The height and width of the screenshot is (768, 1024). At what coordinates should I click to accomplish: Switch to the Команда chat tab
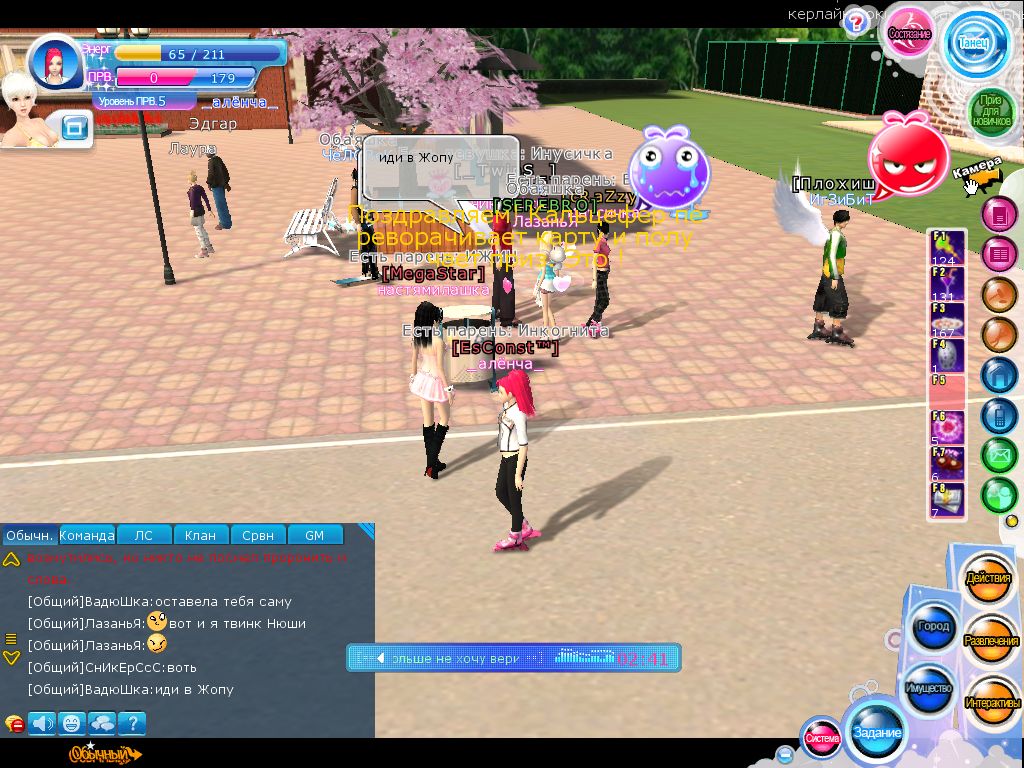coord(87,535)
